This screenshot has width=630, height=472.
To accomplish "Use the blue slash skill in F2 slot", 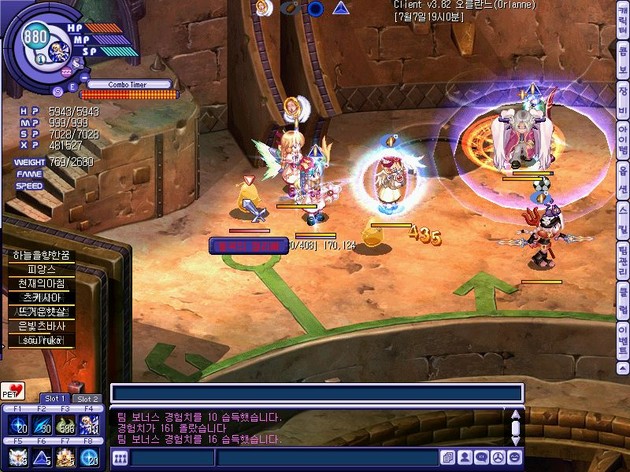I will pos(40,426).
